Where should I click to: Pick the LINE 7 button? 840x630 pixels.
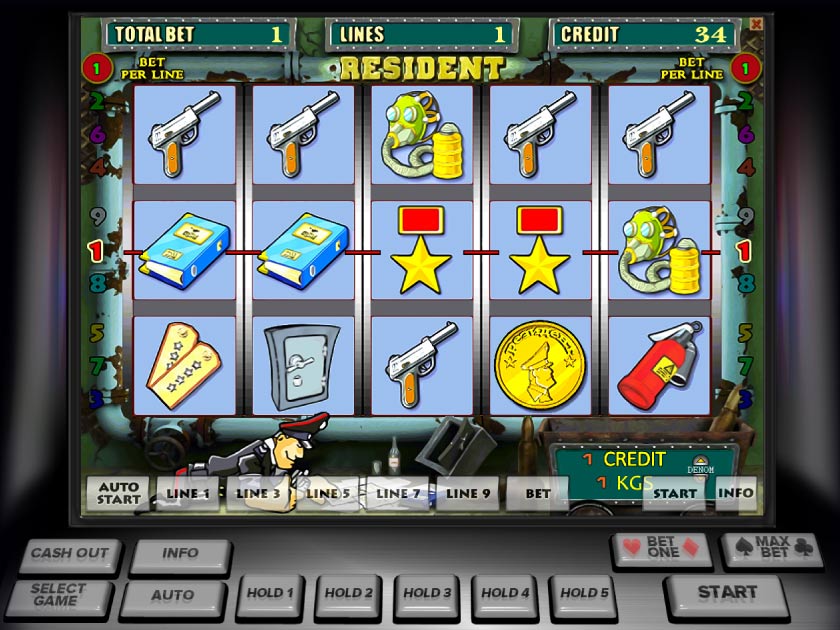(397, 493)
